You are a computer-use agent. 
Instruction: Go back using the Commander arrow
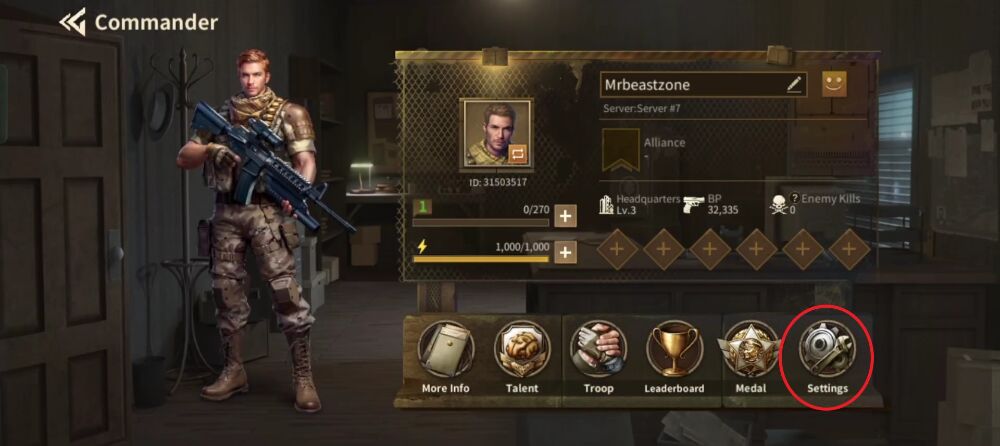72,21
